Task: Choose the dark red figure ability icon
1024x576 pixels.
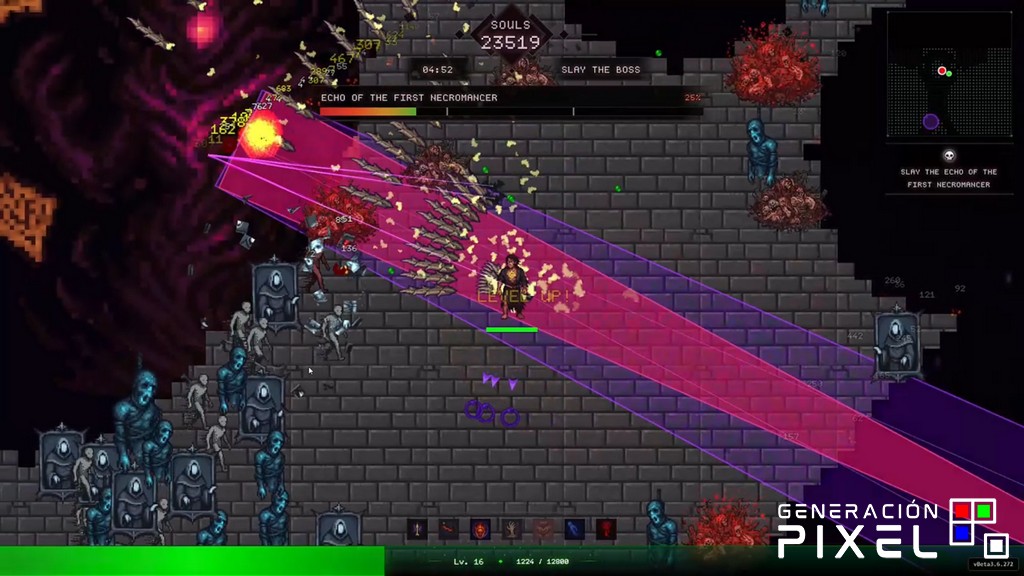Action: coord(606,529)
